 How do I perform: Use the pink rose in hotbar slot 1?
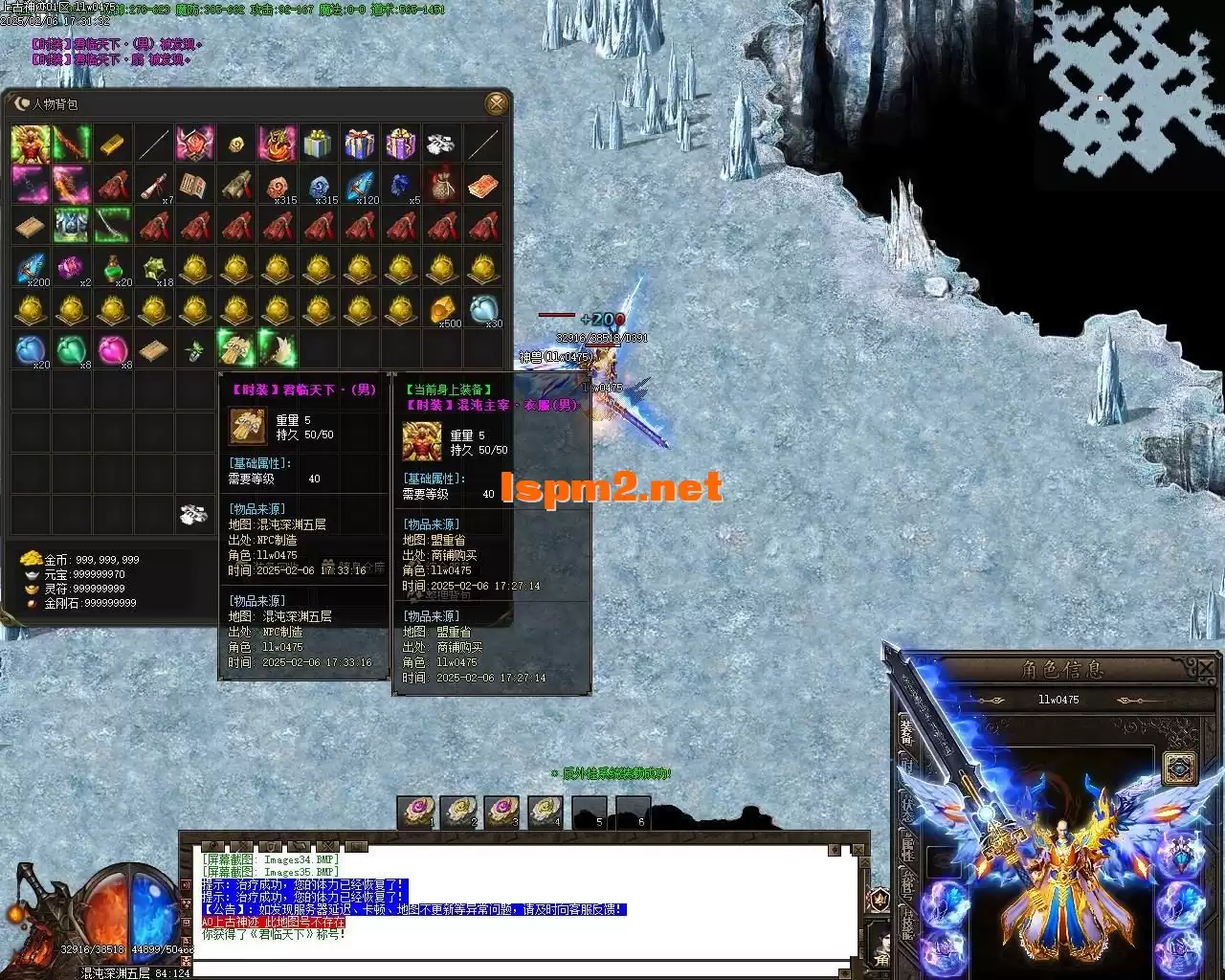click(416, 812)
